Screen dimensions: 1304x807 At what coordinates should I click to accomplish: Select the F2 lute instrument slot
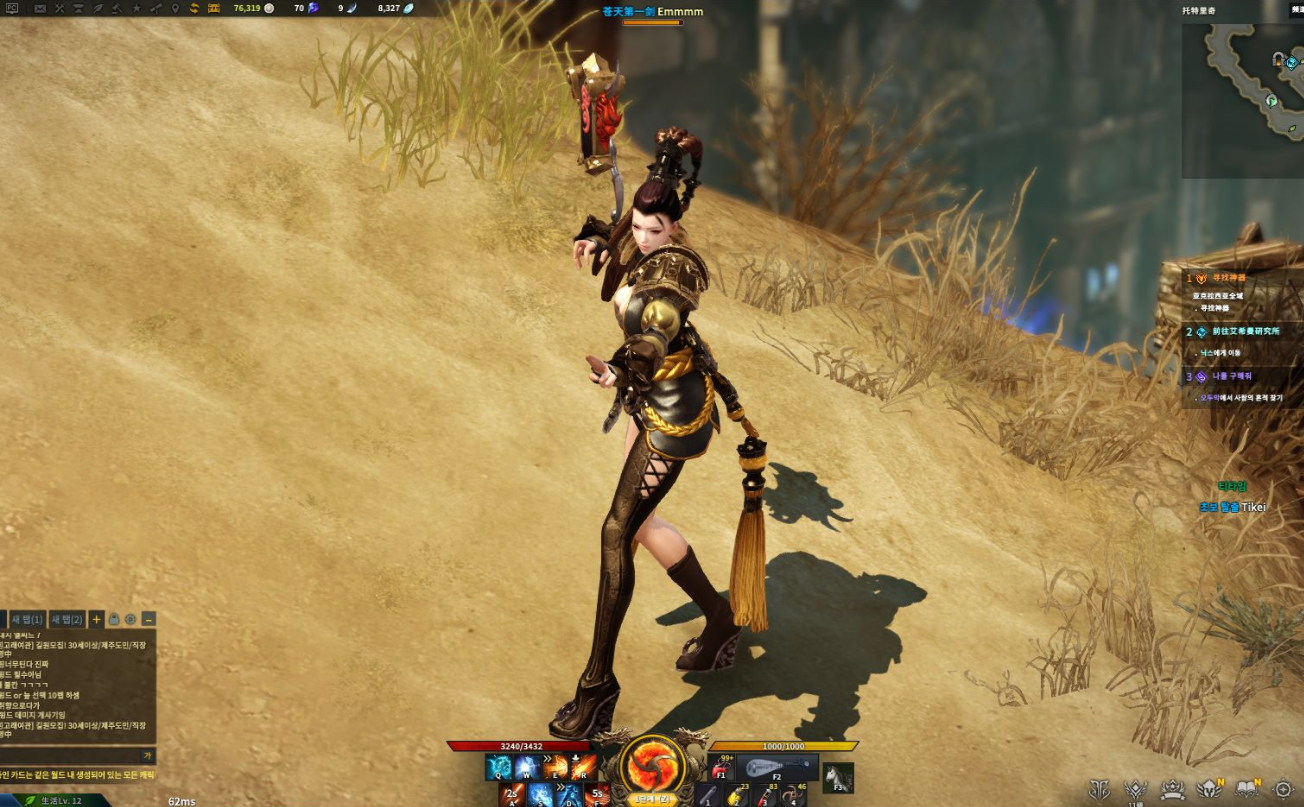click(777, 768)
